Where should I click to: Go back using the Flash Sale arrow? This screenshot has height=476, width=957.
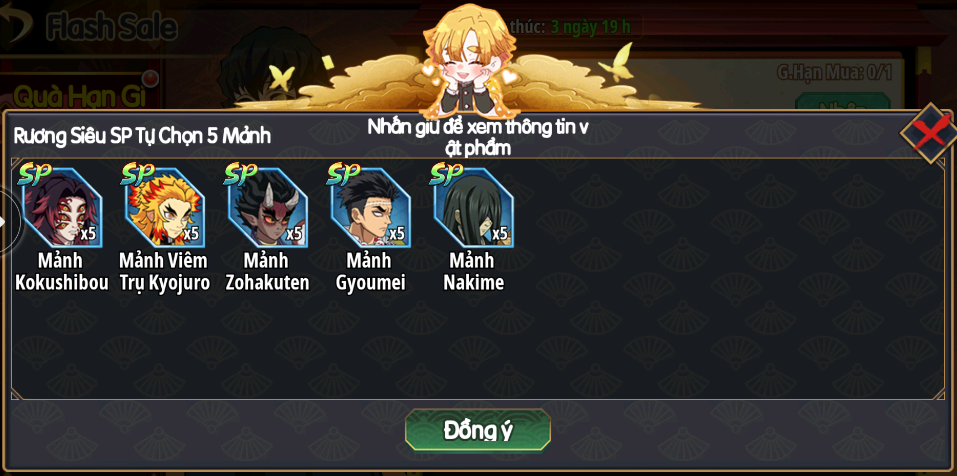point(15,27)
